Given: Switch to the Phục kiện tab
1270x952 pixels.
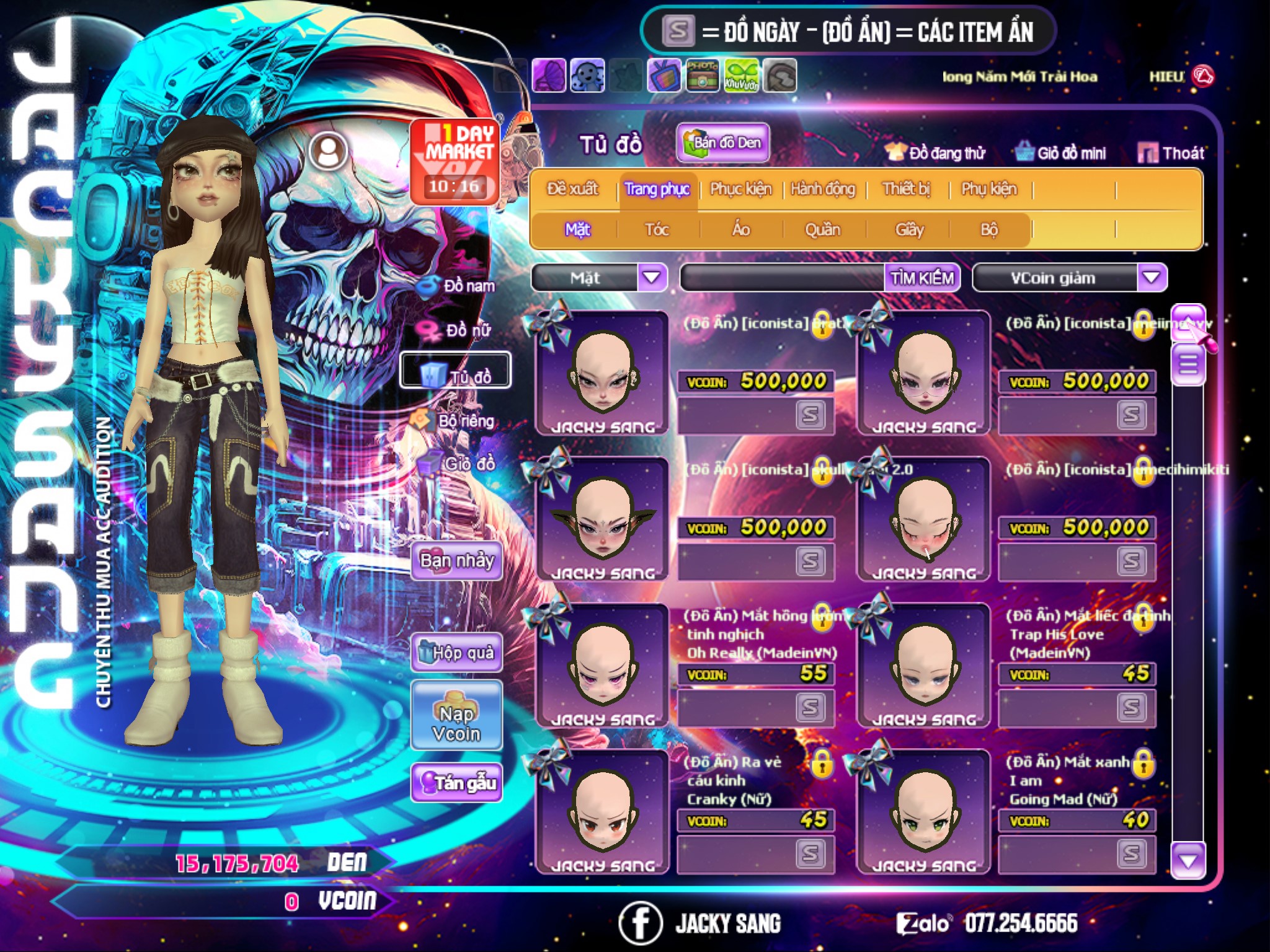Looking at the screenshot, I should pos(740,189).
